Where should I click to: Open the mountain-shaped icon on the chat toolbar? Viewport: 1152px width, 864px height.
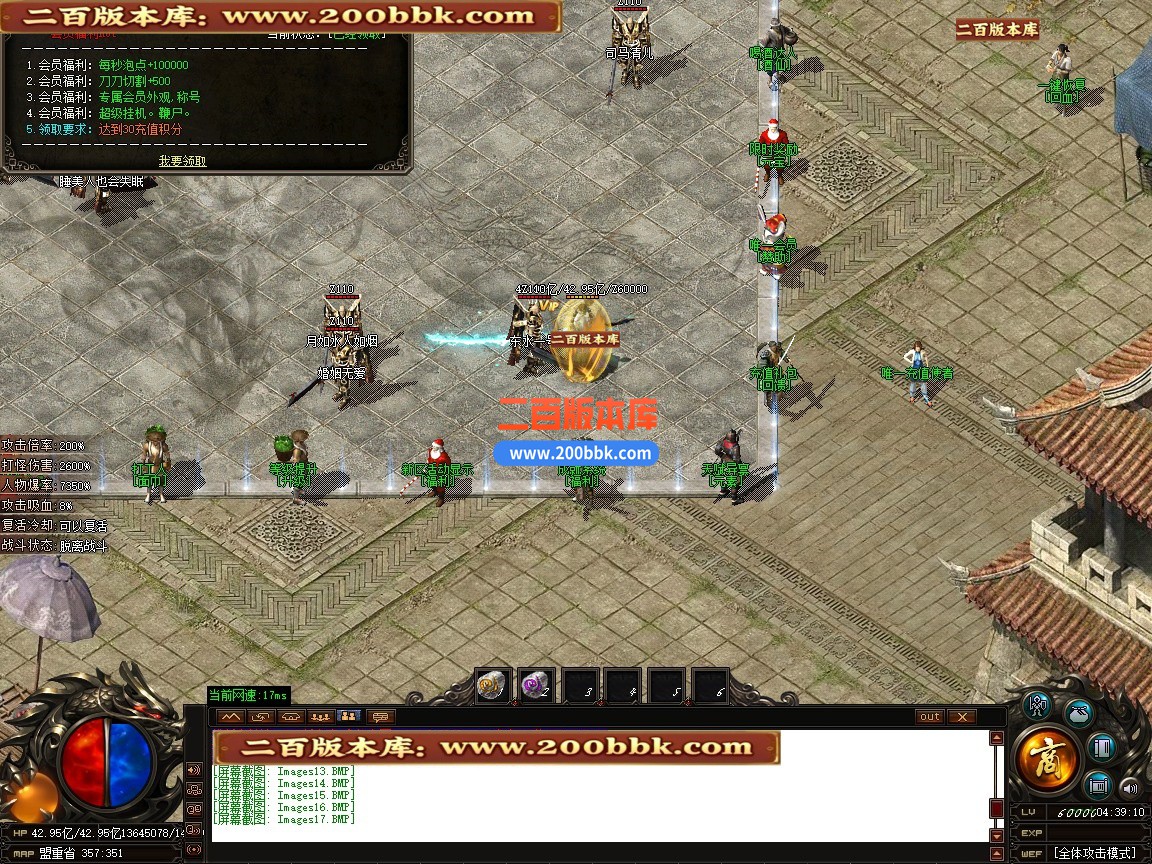pos(231,717)
